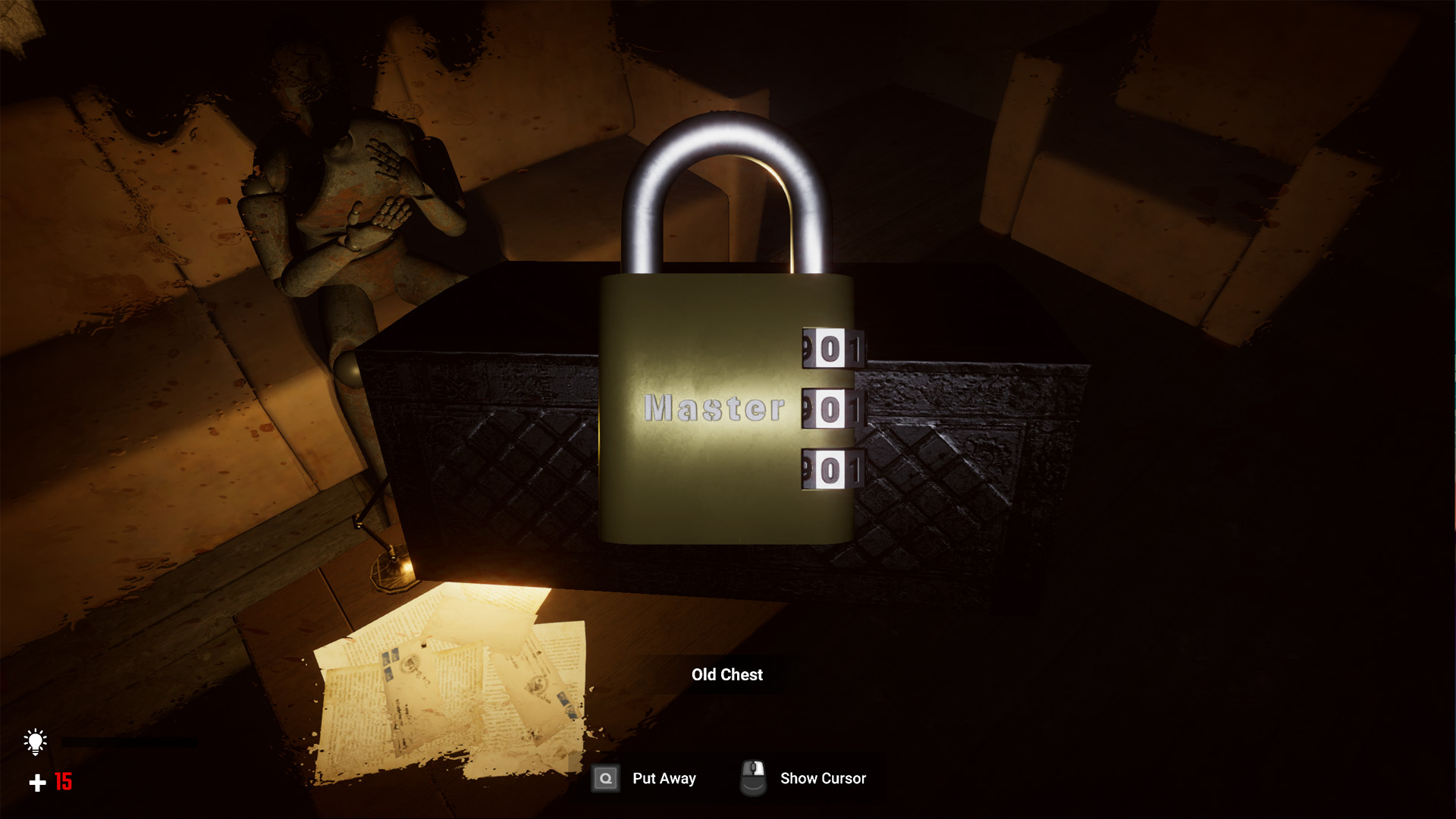Click Show Cursor text label
This screenshot has height=819, width=1456.
[x=823, y=778]
